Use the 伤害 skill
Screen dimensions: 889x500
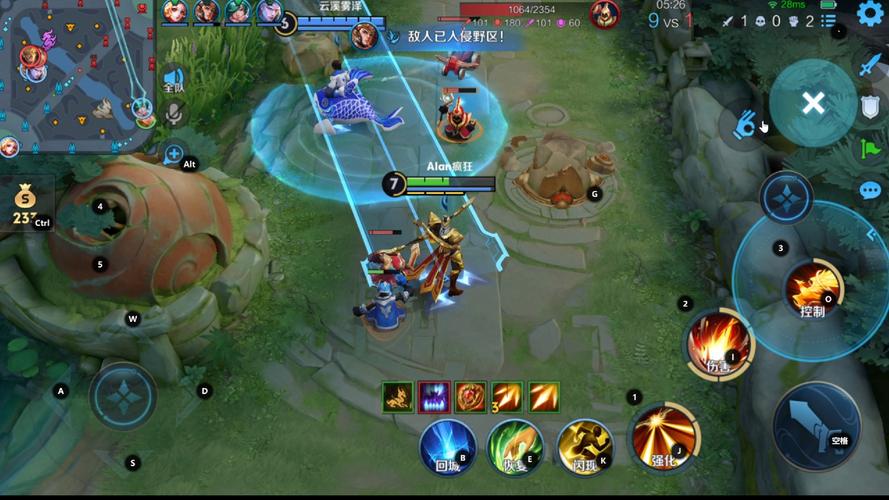coord(717,343)
